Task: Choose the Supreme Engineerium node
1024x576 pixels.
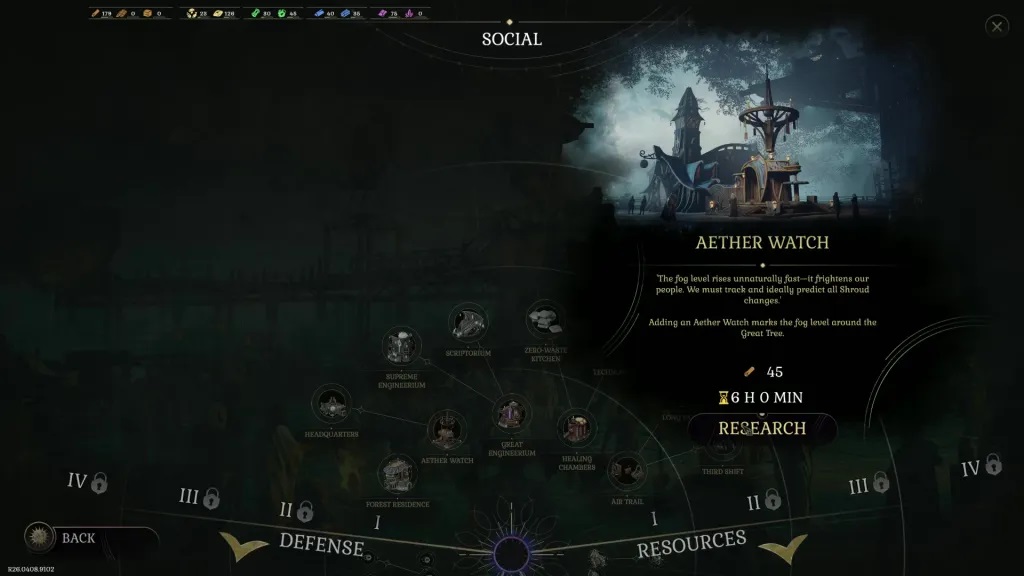Action: pyautogui.click(x=402, y=347)
